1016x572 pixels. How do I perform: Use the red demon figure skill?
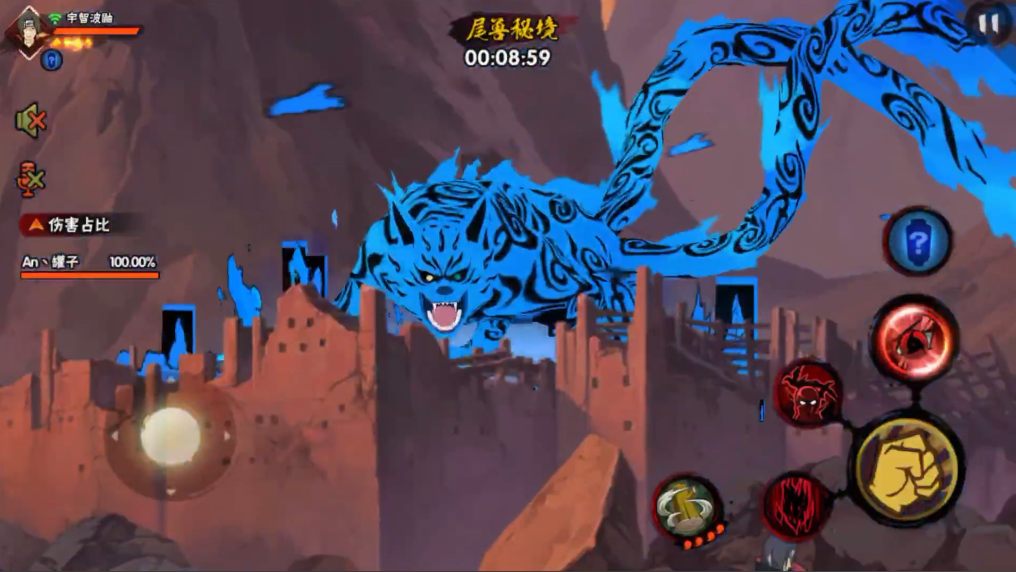point(808,393)
